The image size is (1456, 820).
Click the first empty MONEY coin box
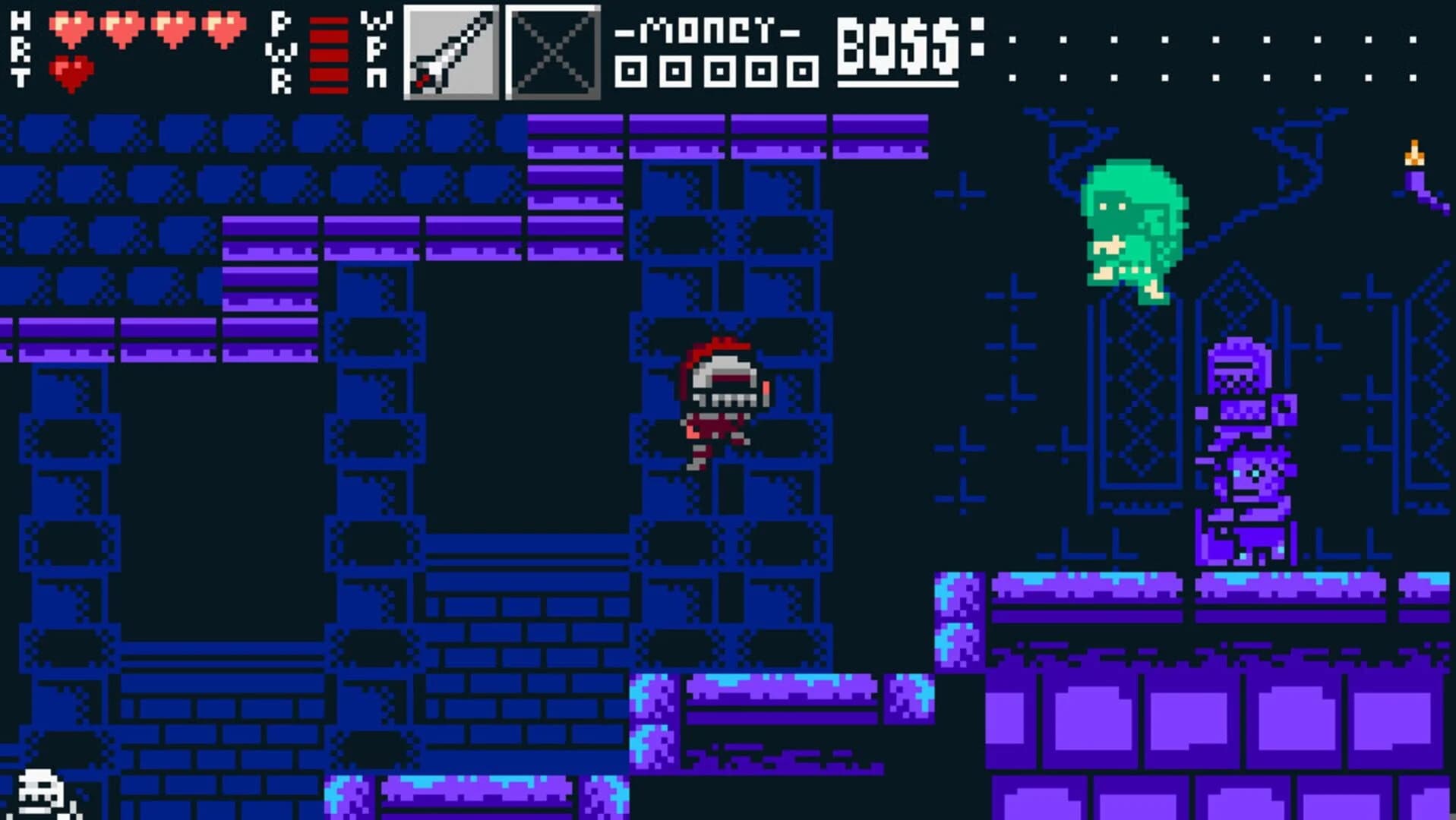tap(630, 72)
